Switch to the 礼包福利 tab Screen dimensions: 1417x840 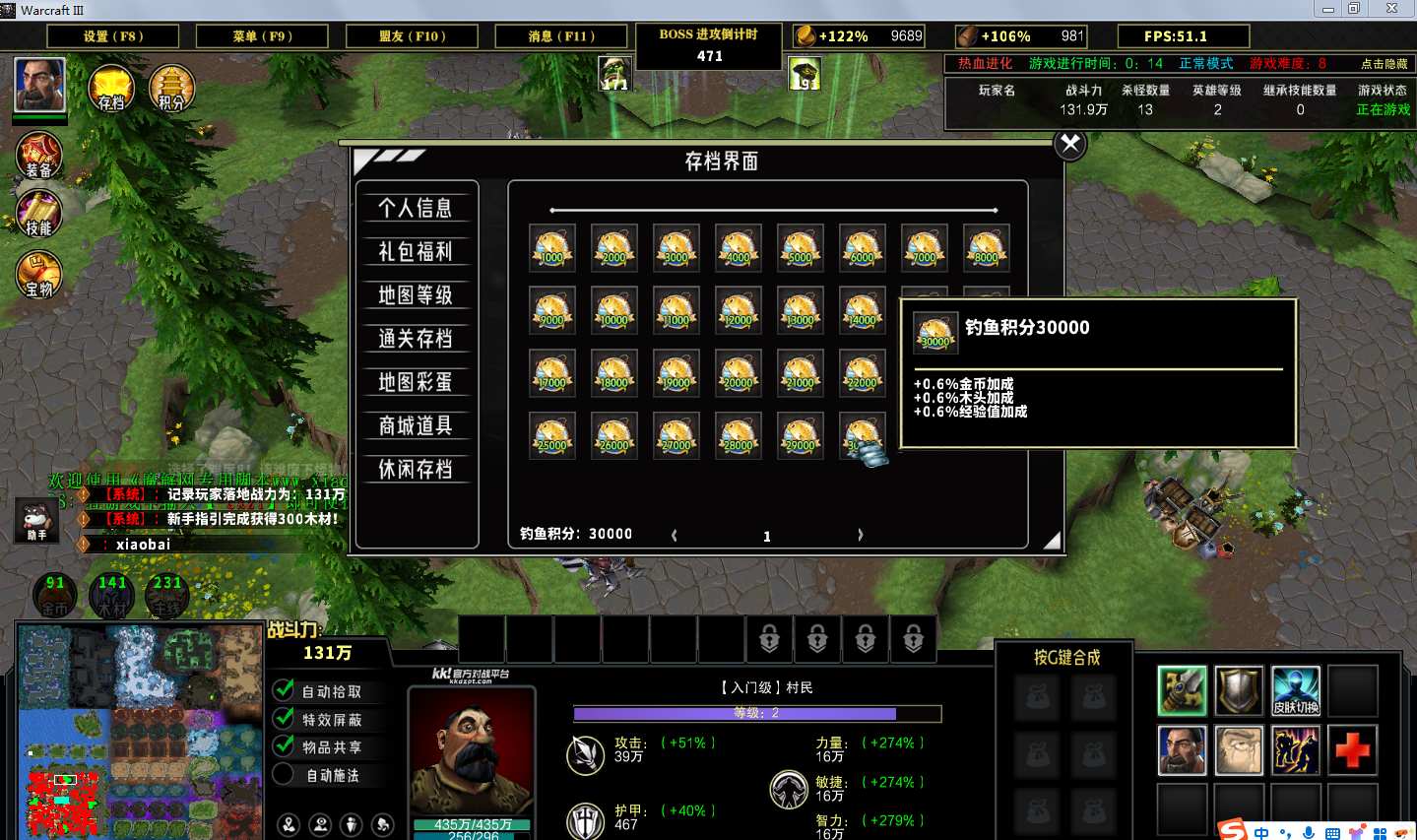[416, 251]
